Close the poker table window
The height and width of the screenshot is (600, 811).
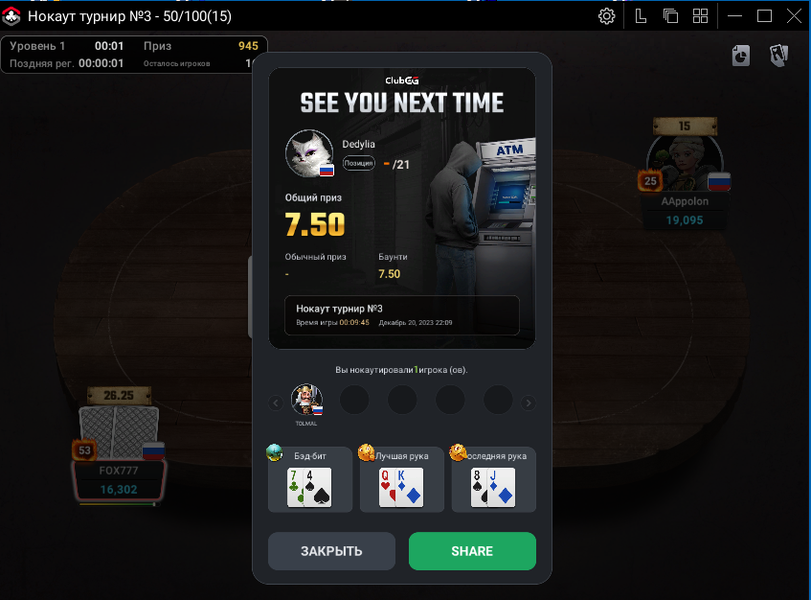pyautogui.click(x=793, y=16)
